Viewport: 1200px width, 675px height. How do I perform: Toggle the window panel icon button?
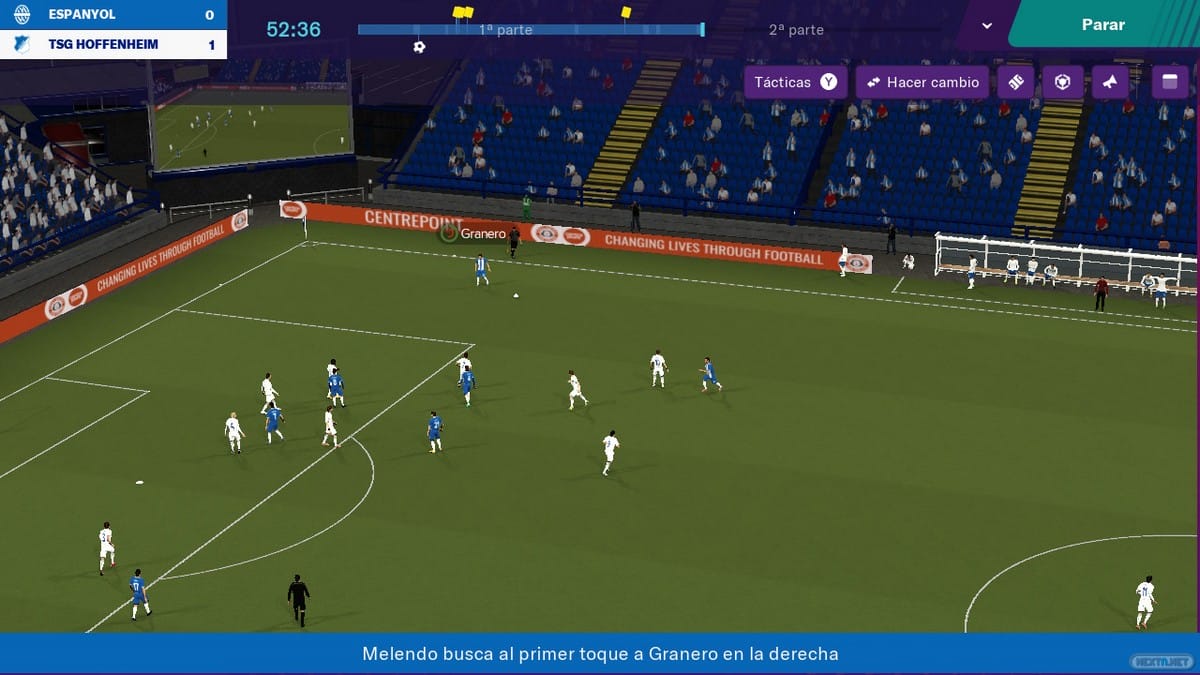coord(1170,82)
